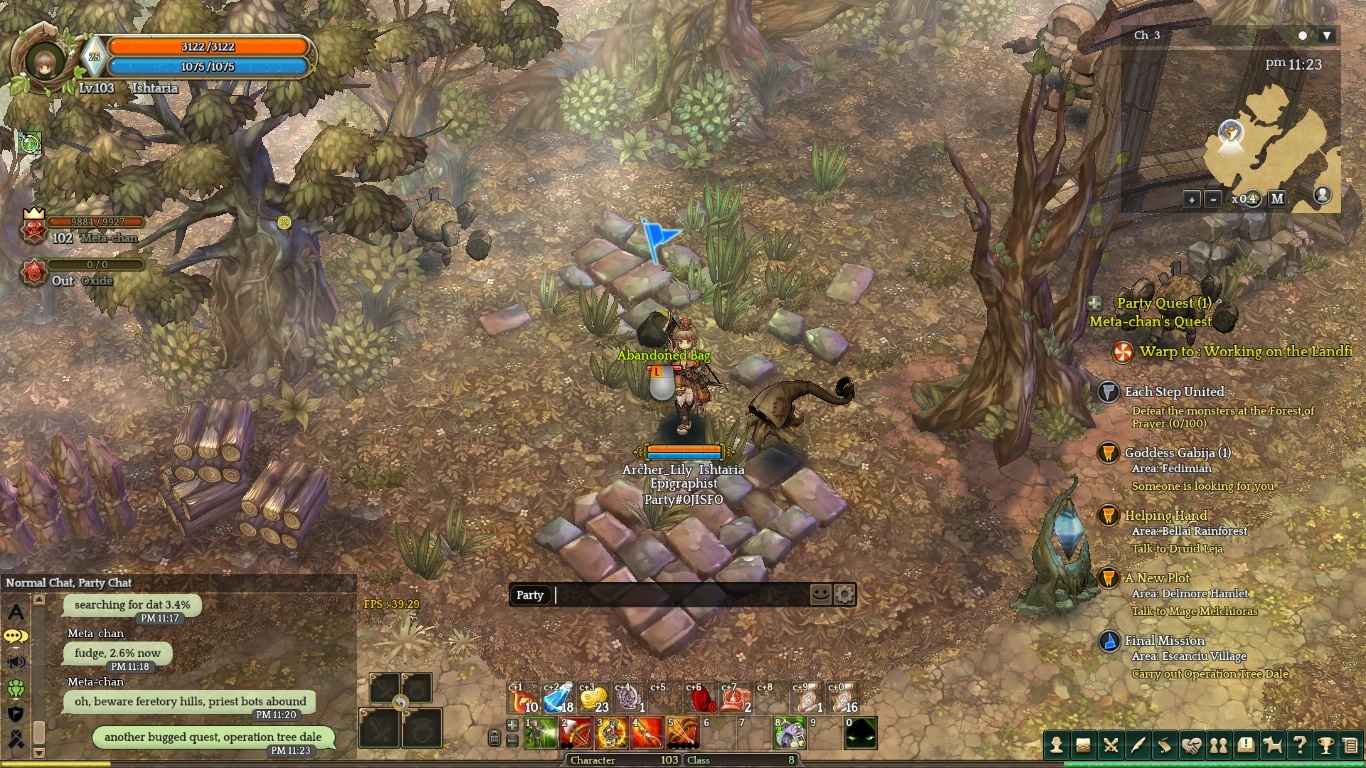Select the Each Step United quest entry

pos(1174,392)
